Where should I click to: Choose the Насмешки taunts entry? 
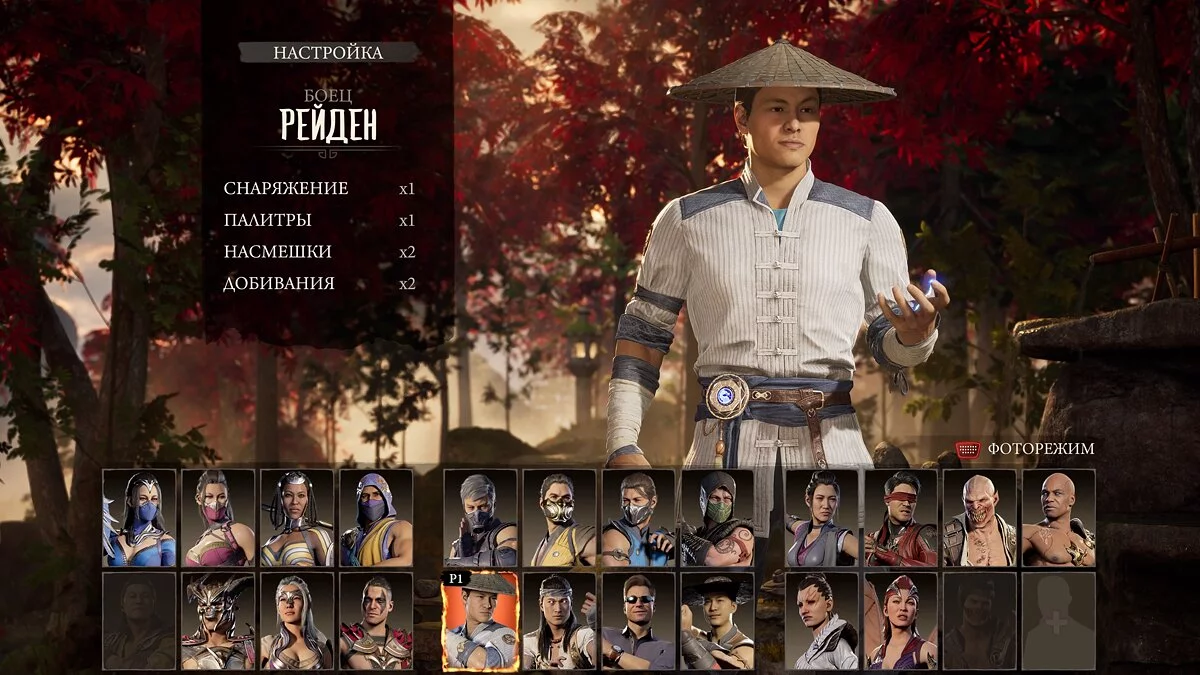(277, 252)
